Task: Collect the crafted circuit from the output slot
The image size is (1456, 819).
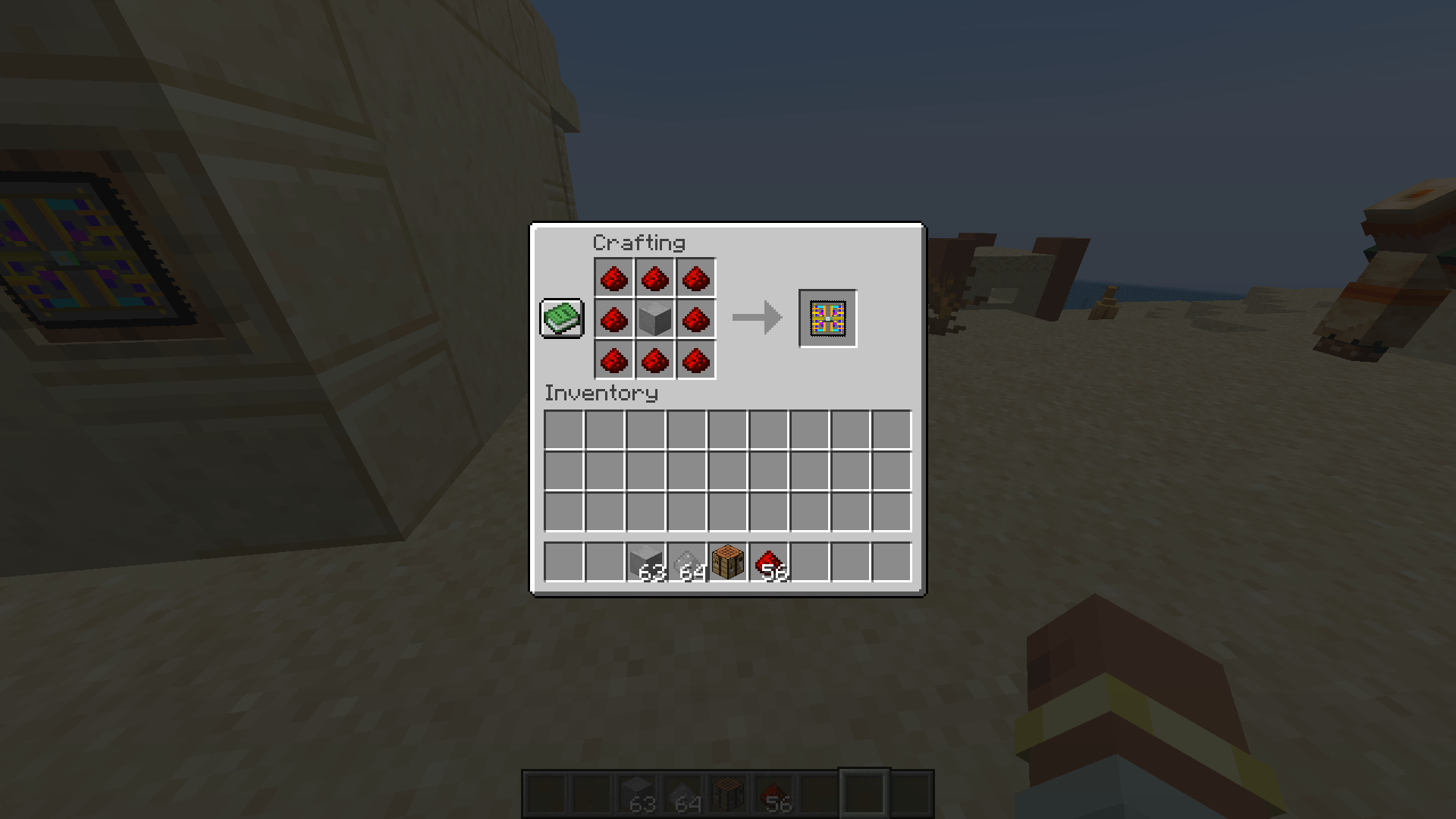Action: (827, 318)
